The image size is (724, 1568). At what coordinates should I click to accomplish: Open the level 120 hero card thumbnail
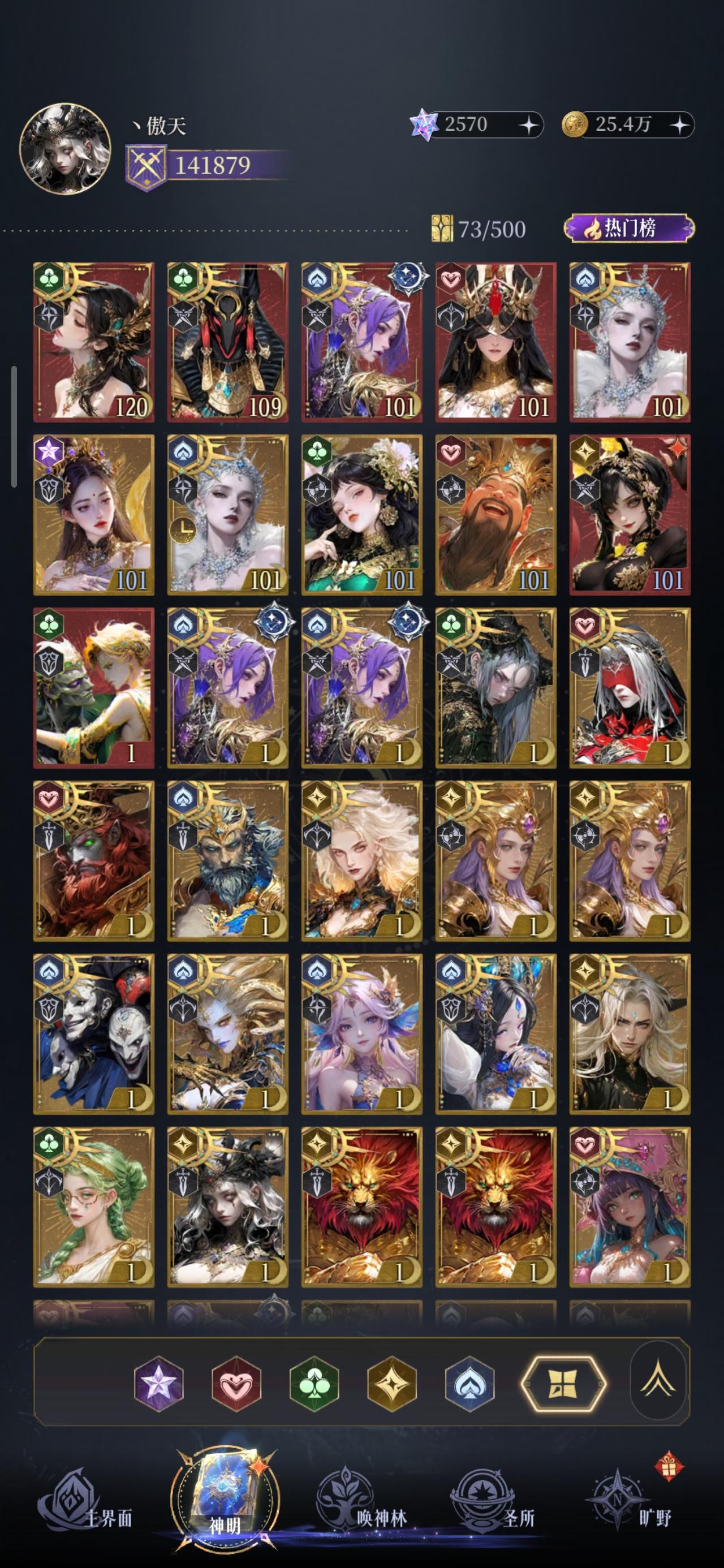tap(93, 338)
